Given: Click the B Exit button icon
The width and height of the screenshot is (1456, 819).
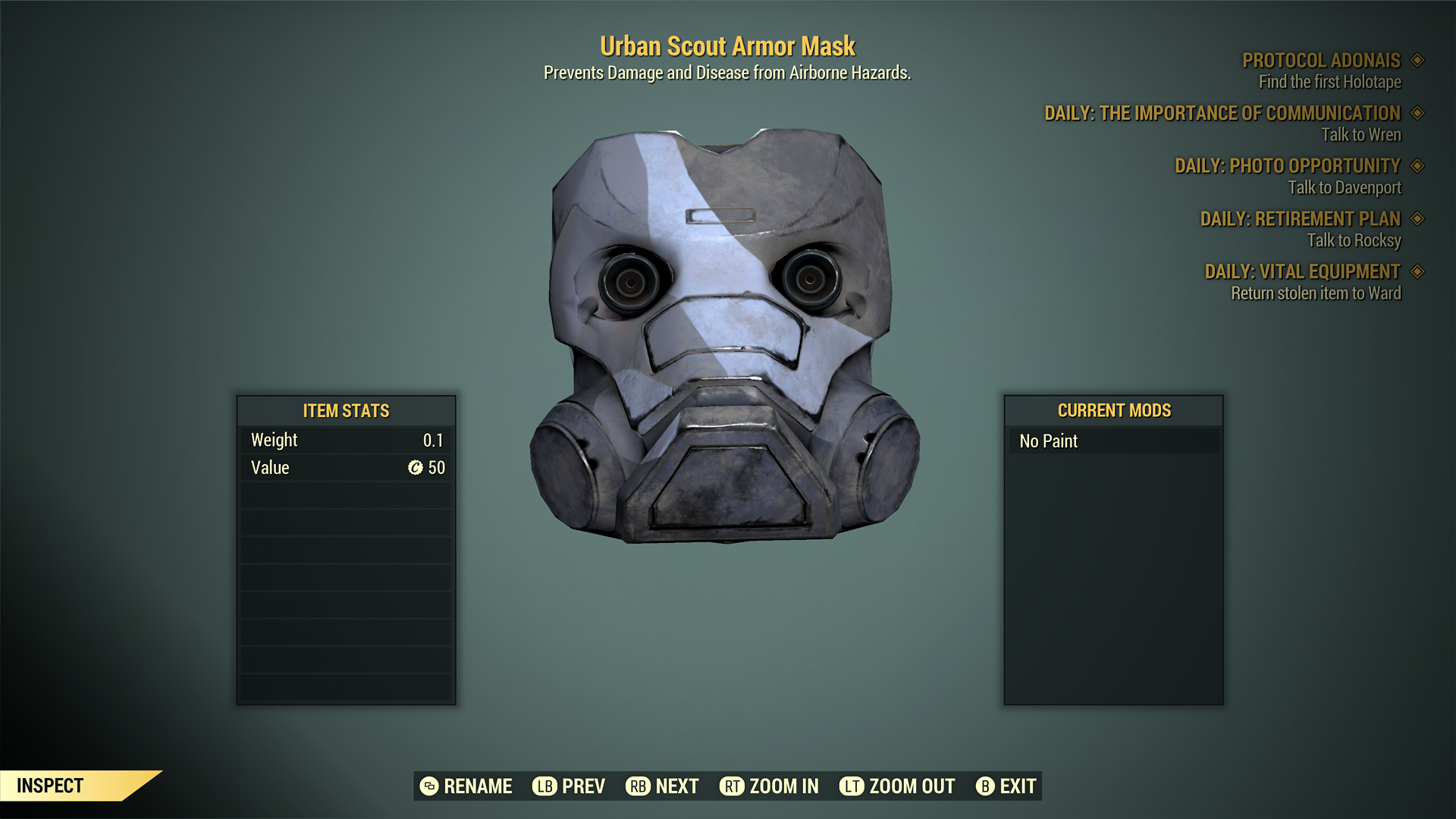Looking at the screenshot, I should [x=986, y=786].
